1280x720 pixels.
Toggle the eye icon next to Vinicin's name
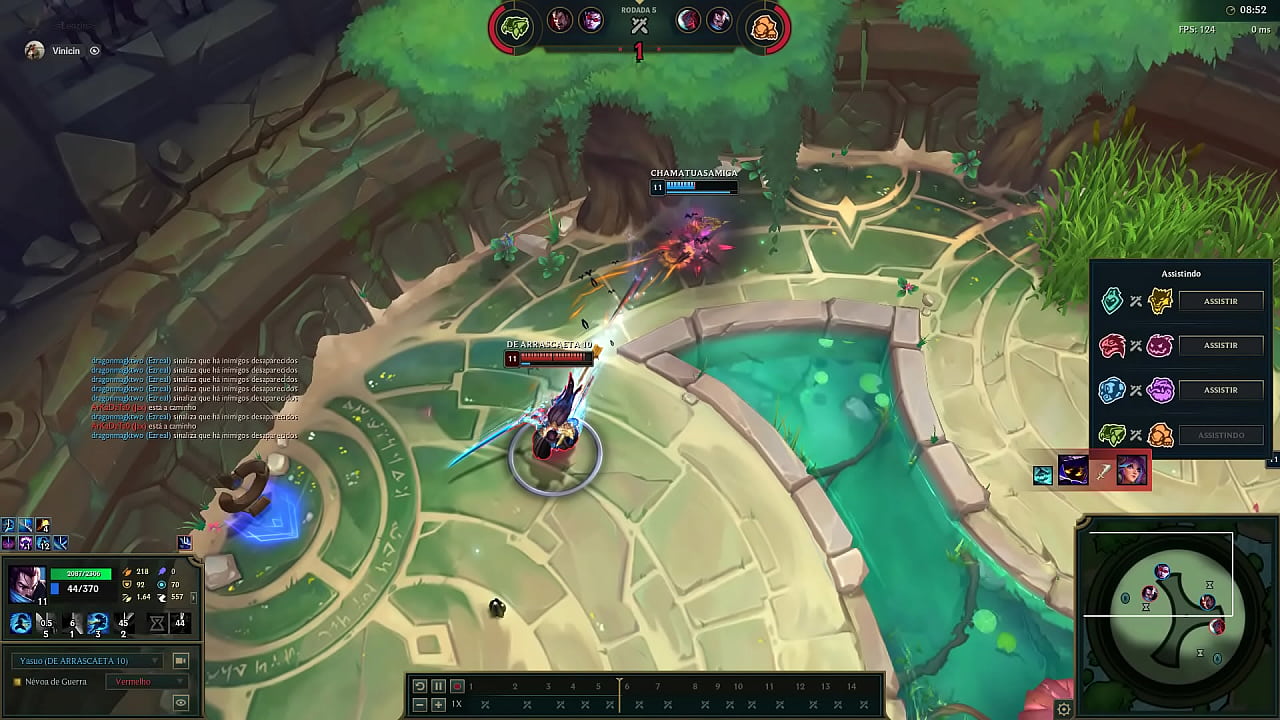point(95,51)
